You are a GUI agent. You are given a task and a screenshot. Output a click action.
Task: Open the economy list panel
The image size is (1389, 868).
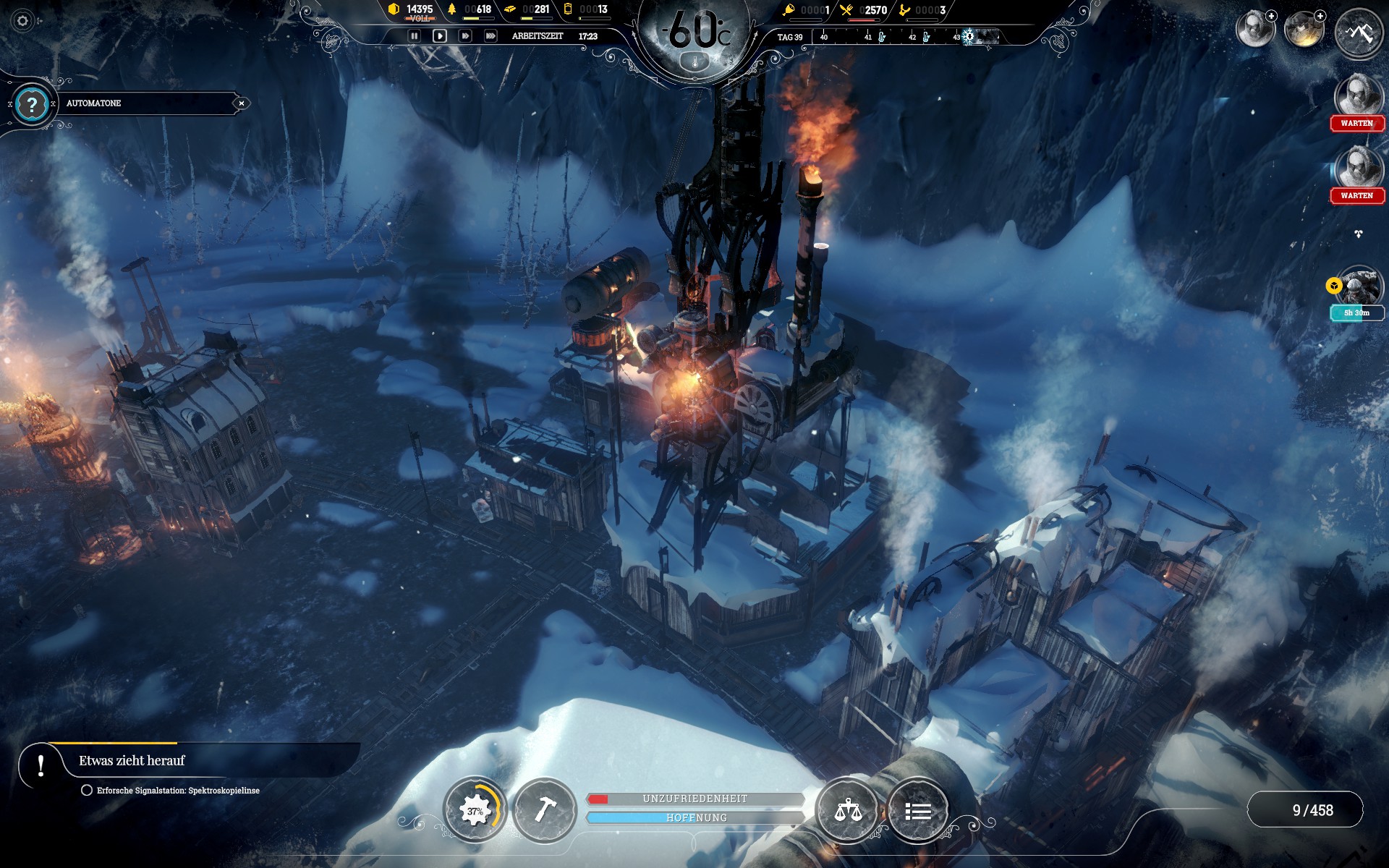pos(918,811)
